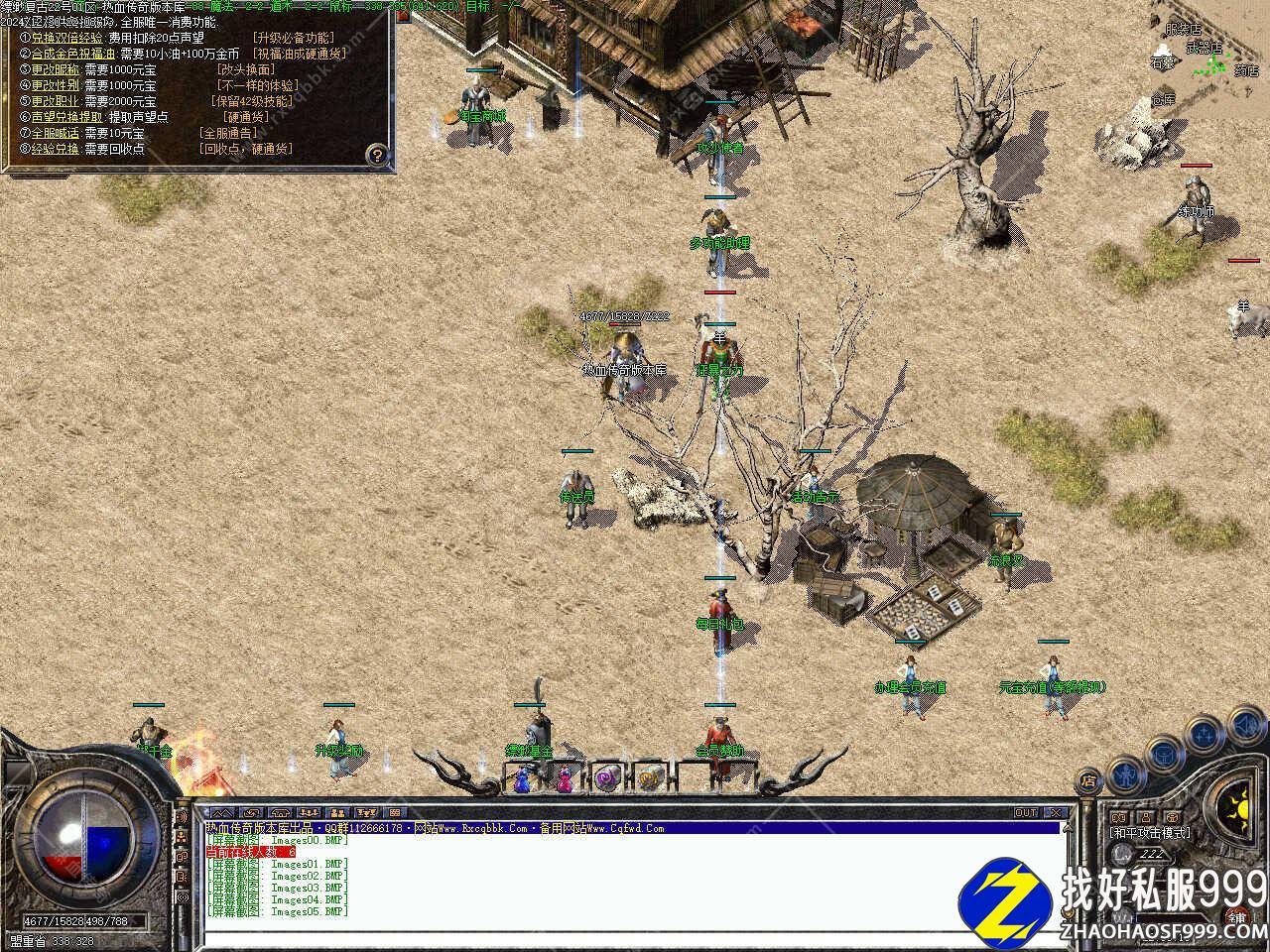Click the question mark help button

[x=376, y=155]
